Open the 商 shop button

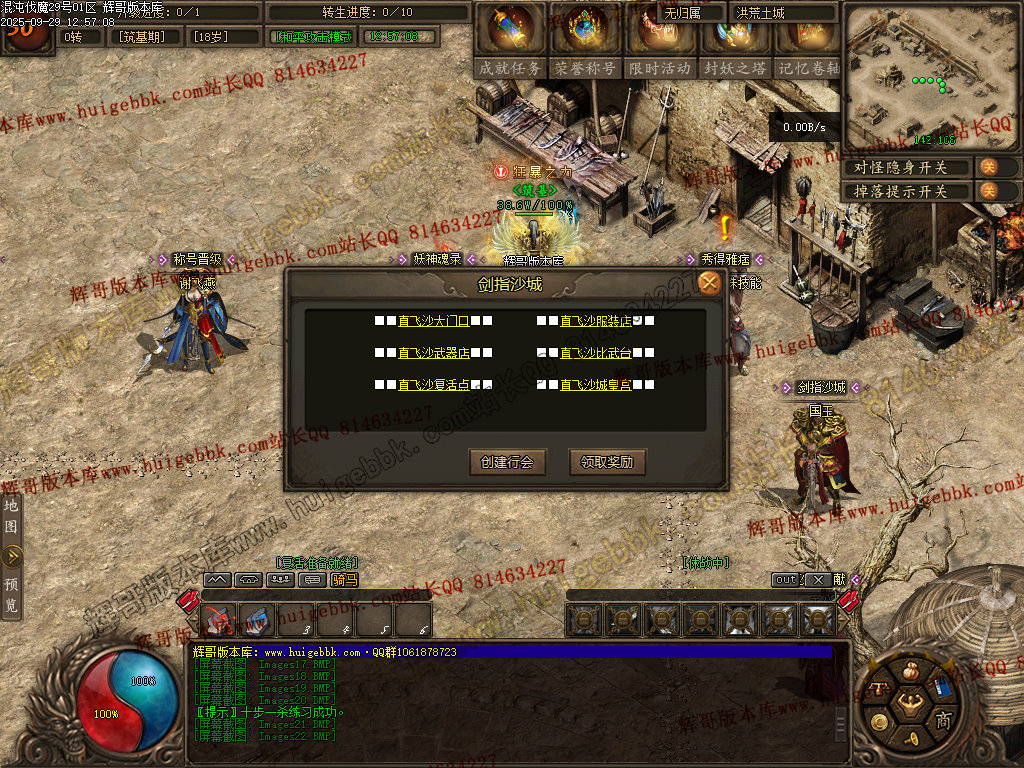point(942,721)
